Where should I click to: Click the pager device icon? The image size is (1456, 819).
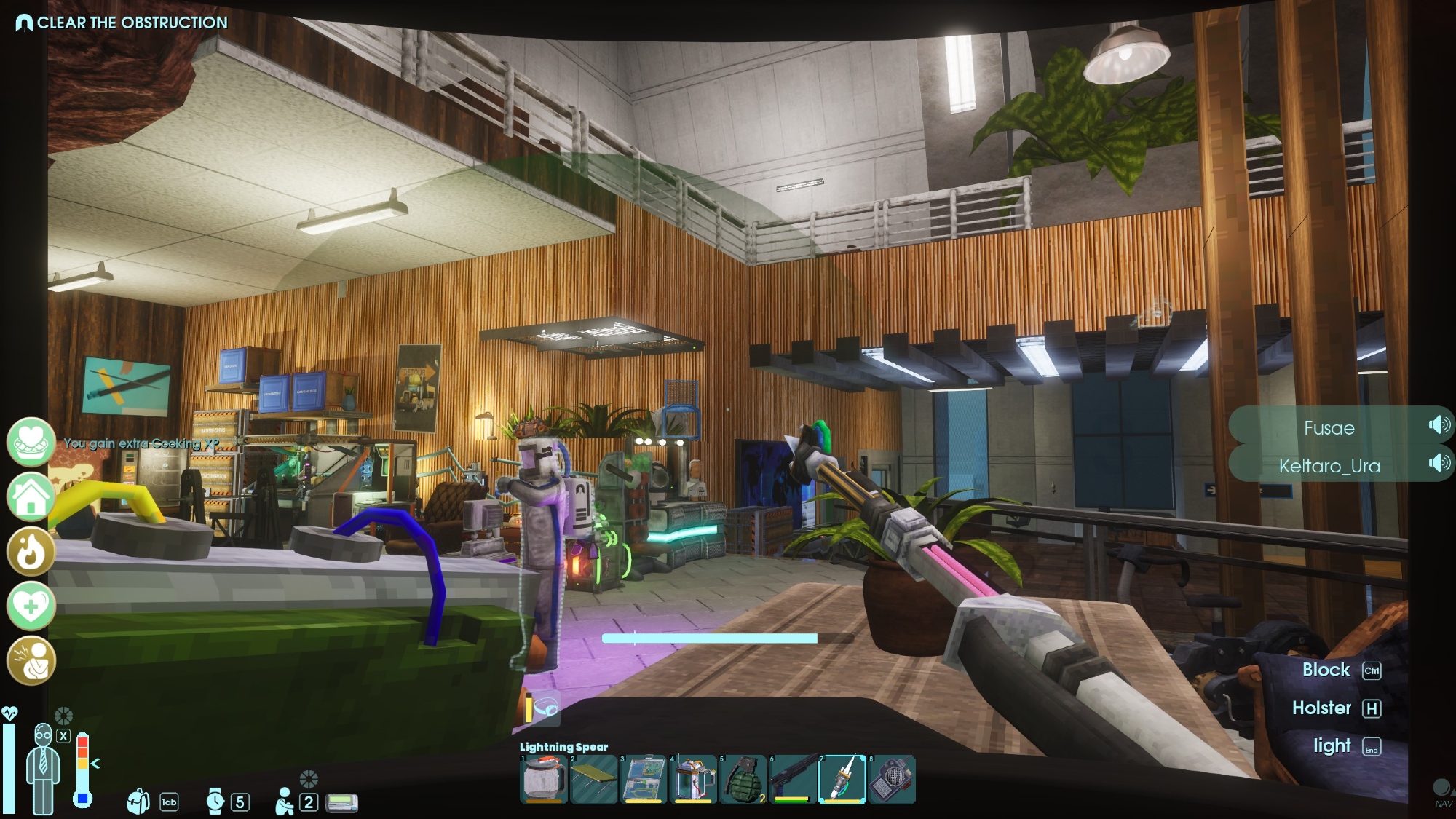(341, 802)
